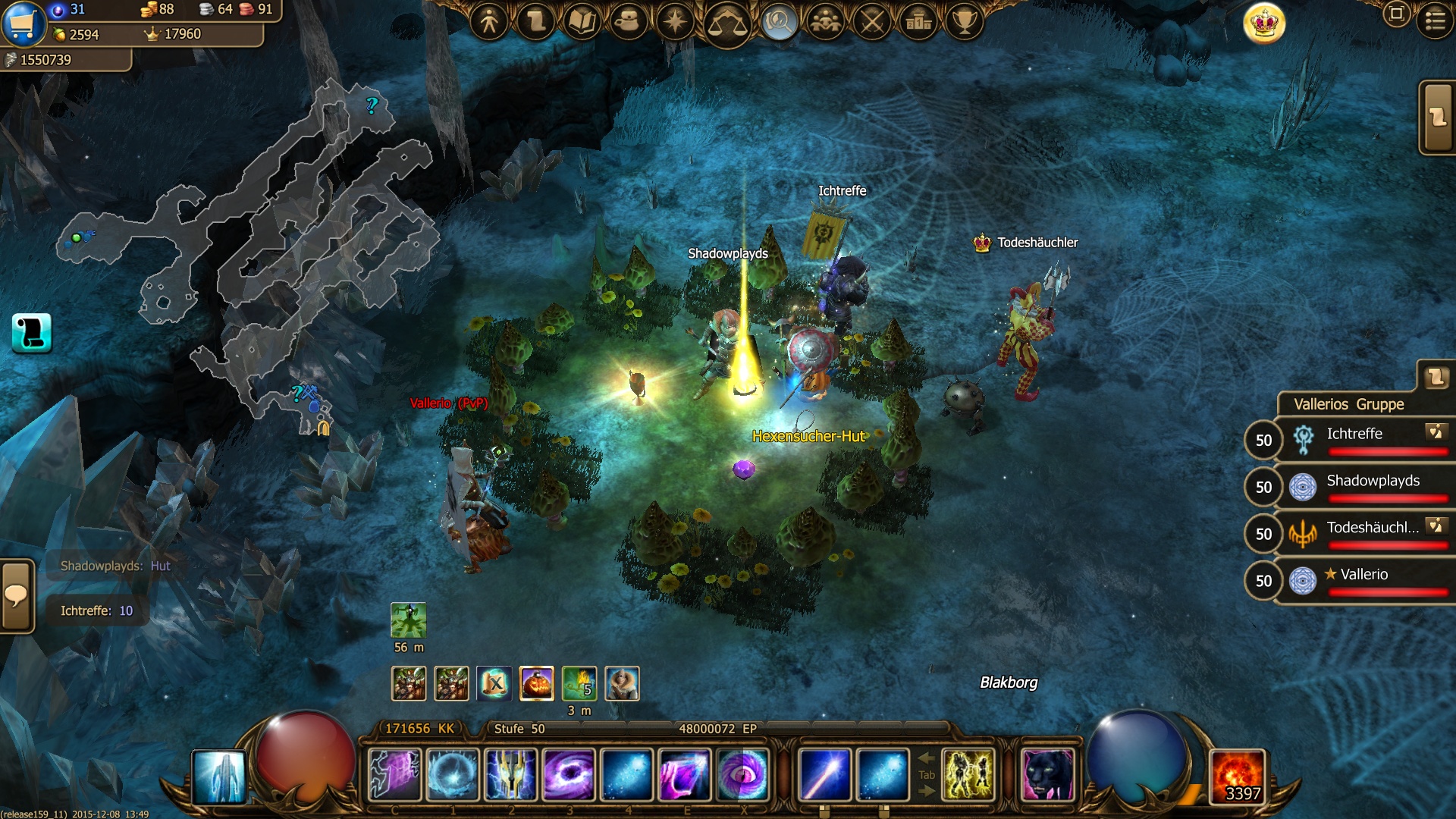Toggle the map magnifier button

coord(779,21)
